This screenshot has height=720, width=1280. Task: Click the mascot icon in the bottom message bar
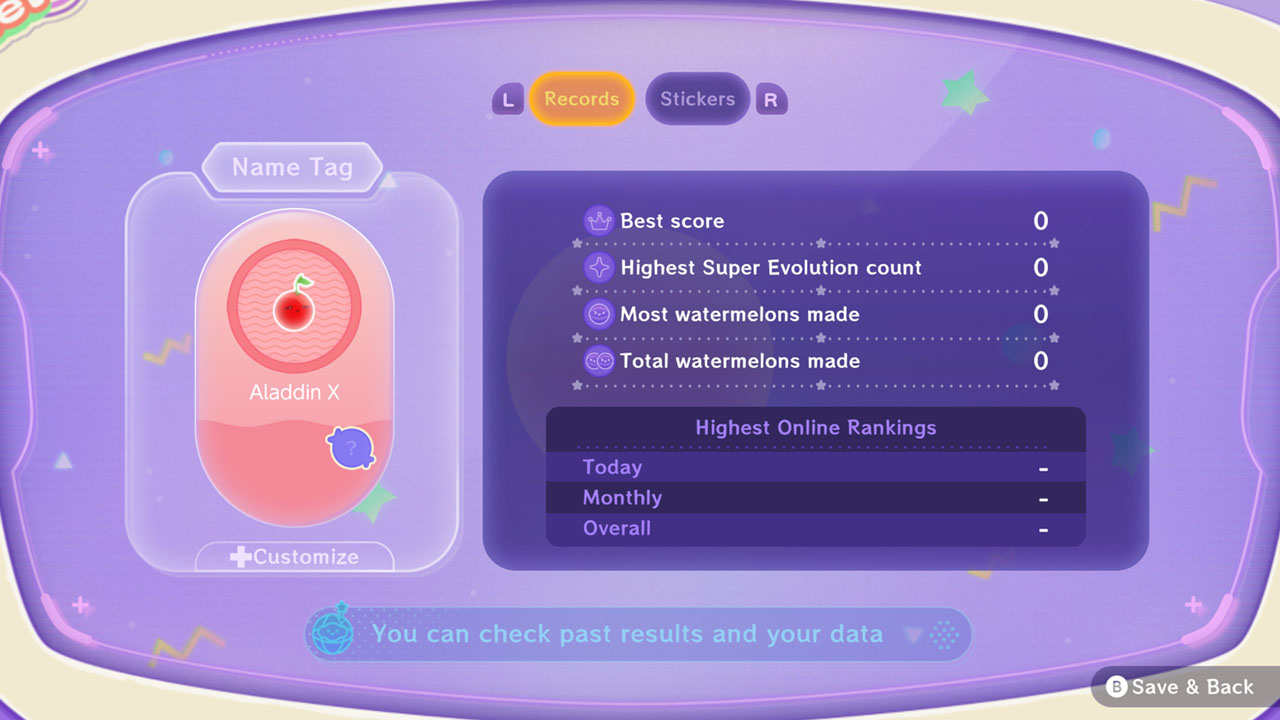point(333,634)
